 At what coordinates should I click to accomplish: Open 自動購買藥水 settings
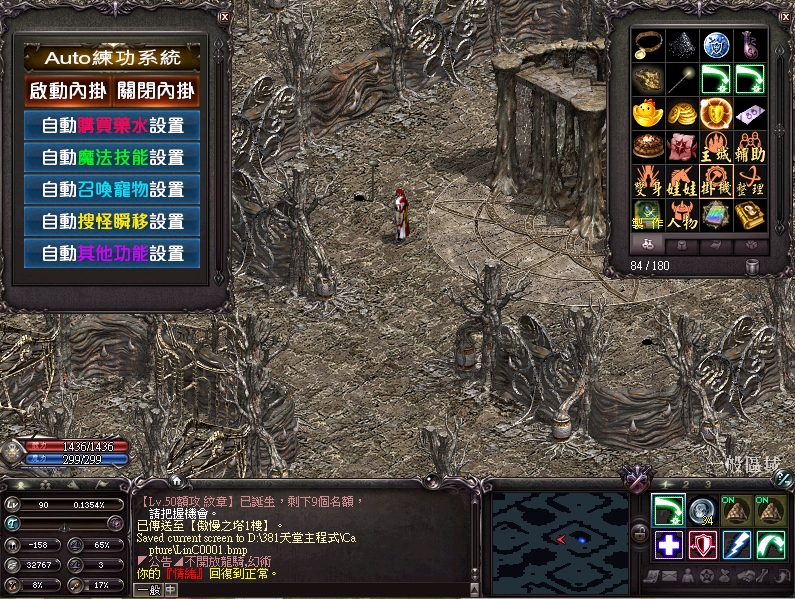[112, 126]
